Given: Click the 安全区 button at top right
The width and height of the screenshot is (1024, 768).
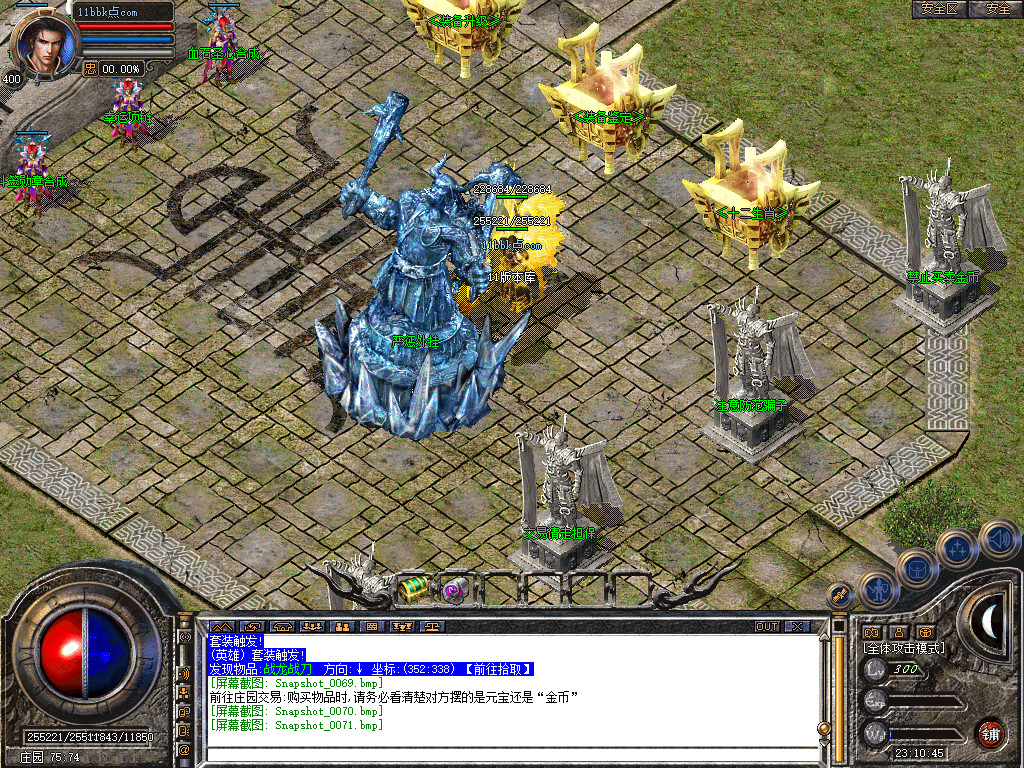Looking at the screenshot, I should (x=940, y=9).
